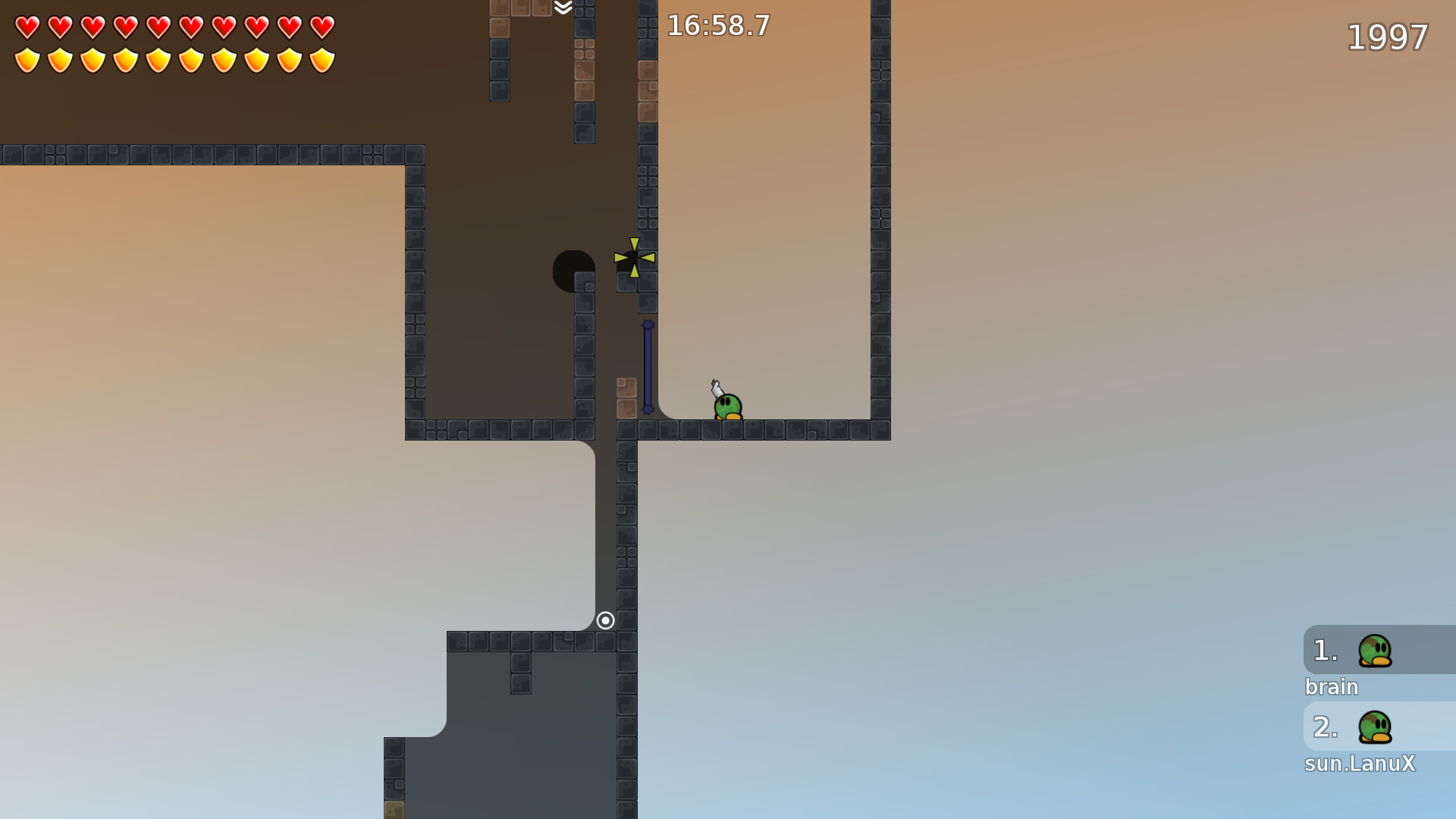1456x819 pixels.
Task: Click the score value 1997
Action: point(1387,37)
